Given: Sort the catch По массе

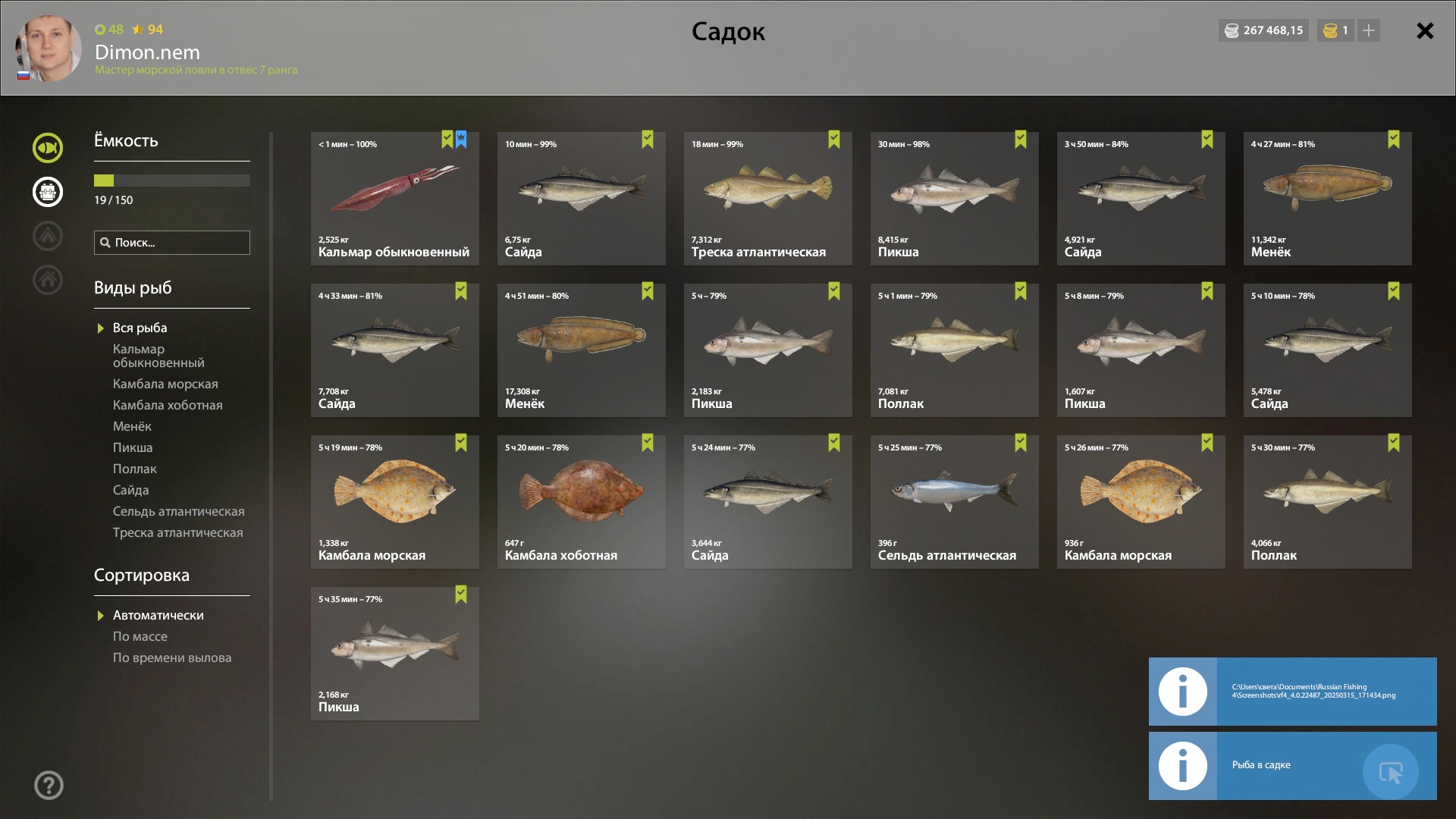Looking at the screenshot, I should coord(140,637).
